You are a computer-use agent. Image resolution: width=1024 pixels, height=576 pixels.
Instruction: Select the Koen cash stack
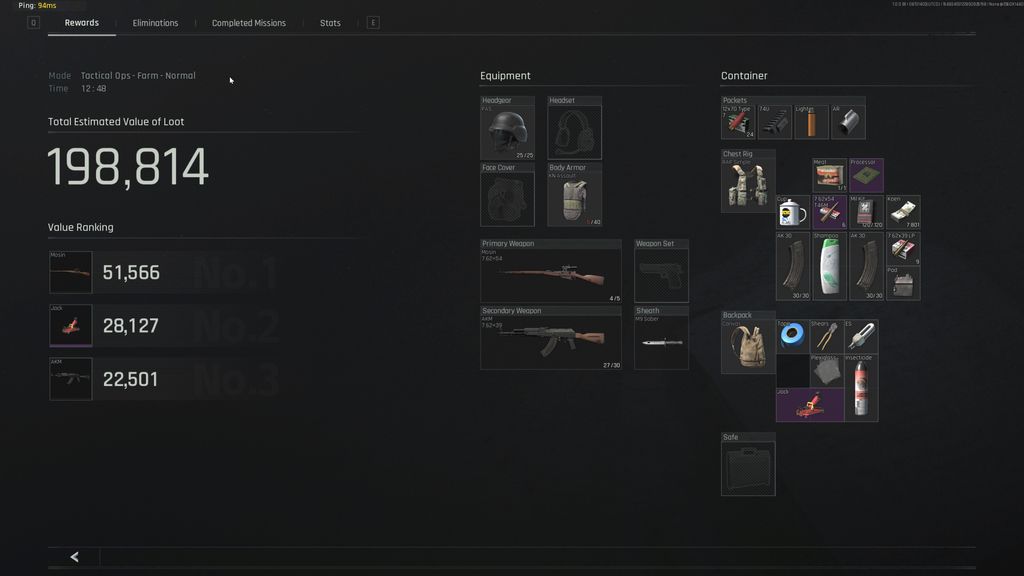(x=902, y=212)
